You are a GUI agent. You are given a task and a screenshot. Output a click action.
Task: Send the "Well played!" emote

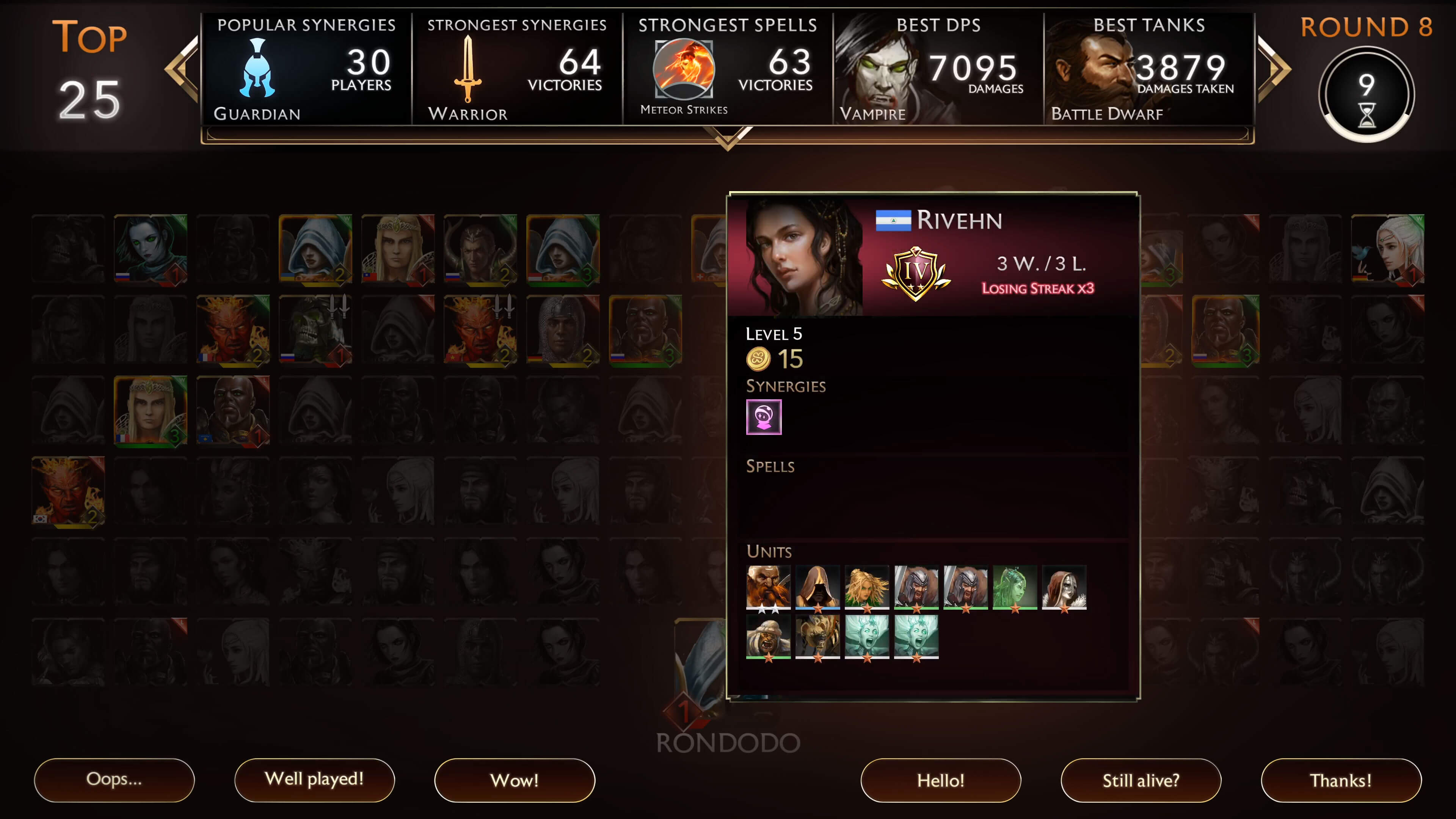[314, 780]
